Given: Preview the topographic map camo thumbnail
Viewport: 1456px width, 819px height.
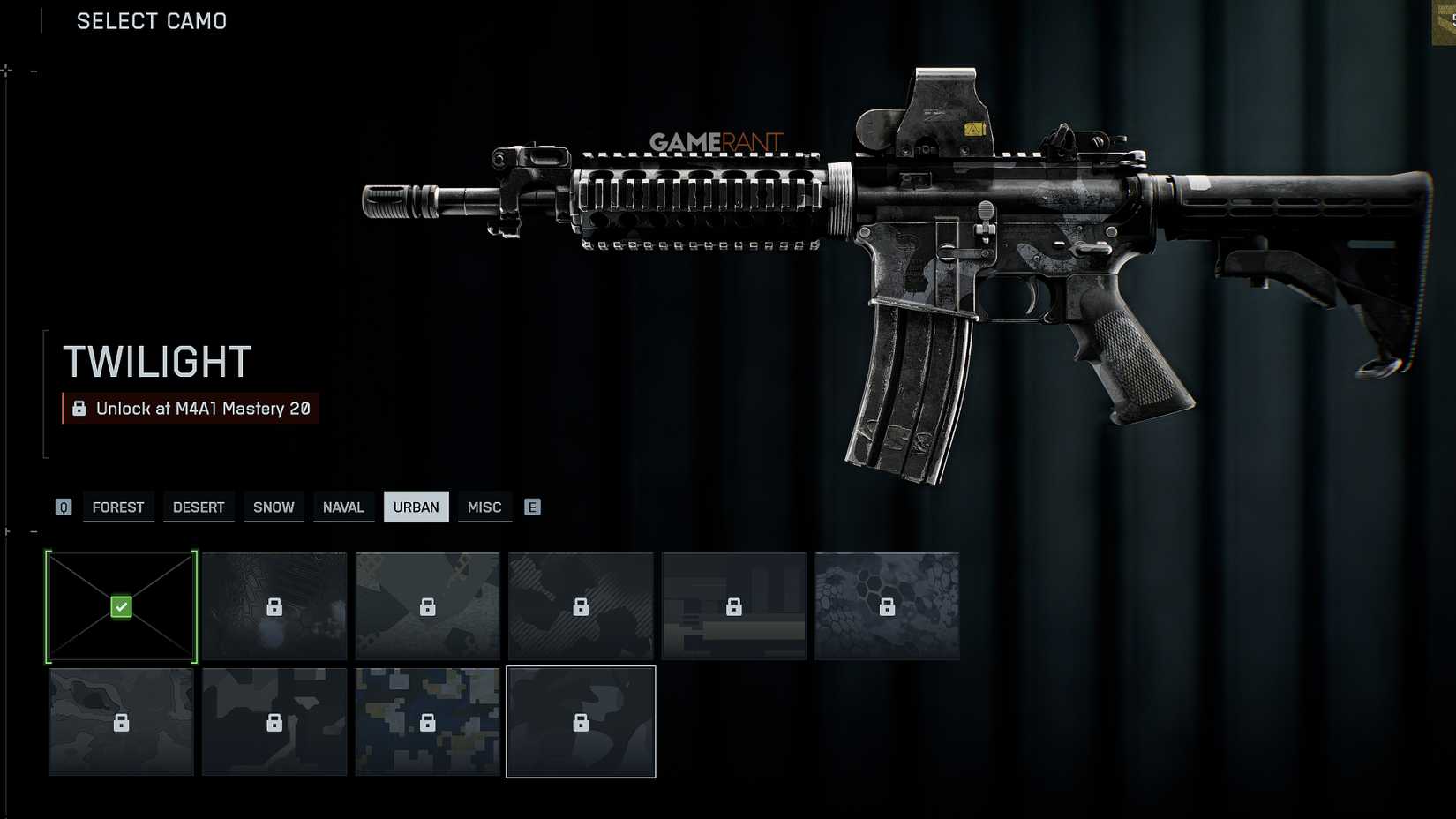Looking at the screenshot, I should [120, 721].
